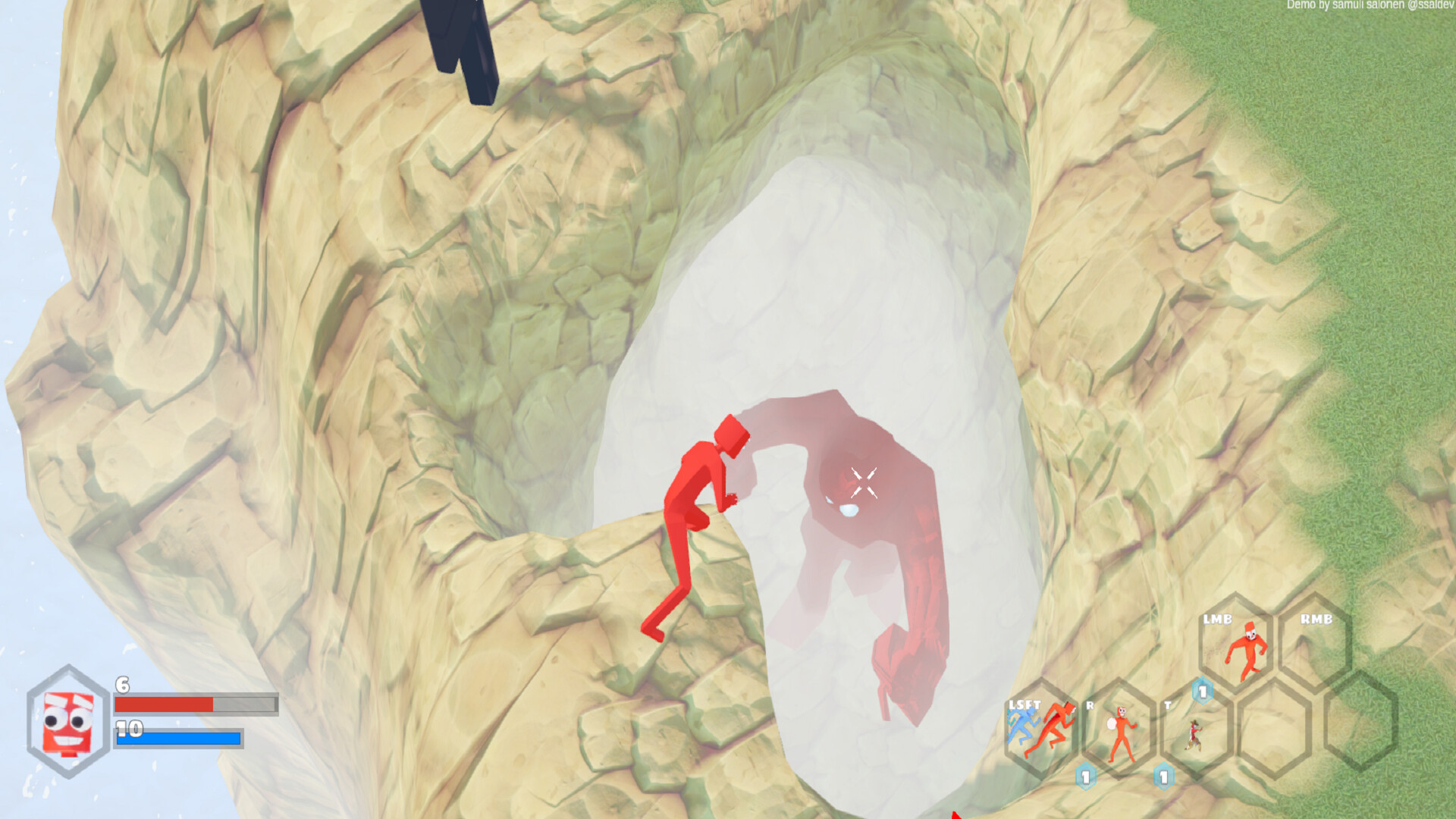Click the LMB label above the punch slot
Viewport: 1456px width, 819px height.
click(1219, 618)
